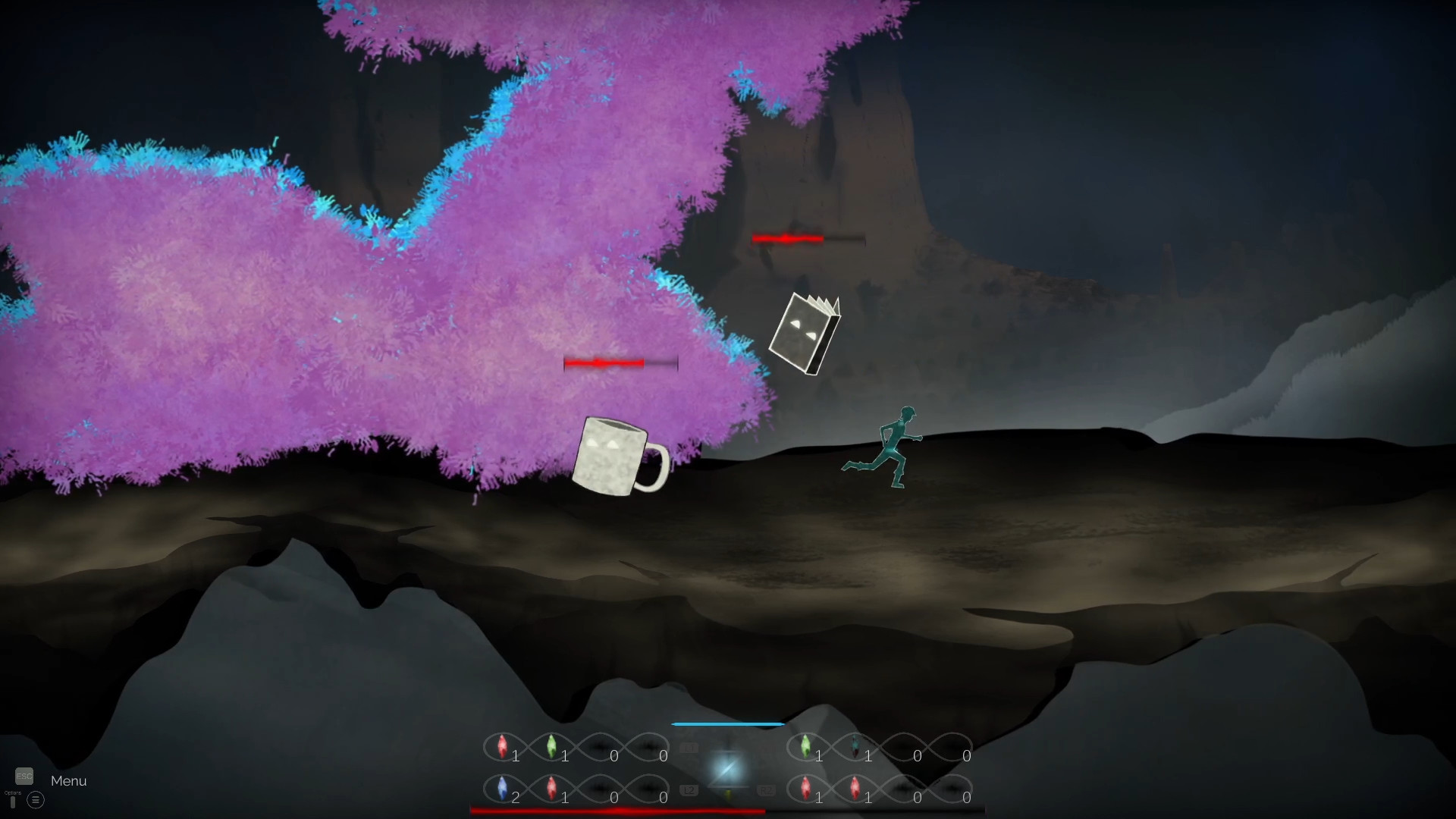Click the red crystal in the lower-left gem row
Image resolution: width=1456 pixels, height=819 pixels.
pos(551,789)
